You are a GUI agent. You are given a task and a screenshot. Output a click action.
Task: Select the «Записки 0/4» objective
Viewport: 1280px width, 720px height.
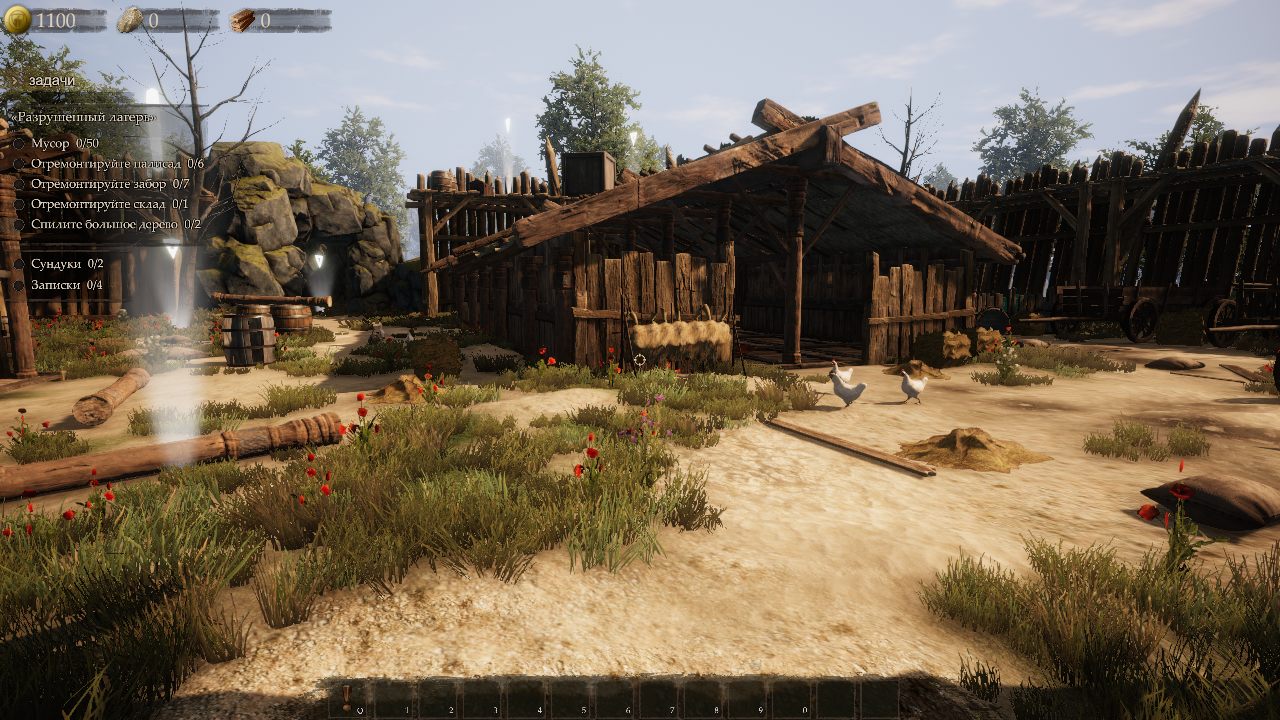(66, 284)
